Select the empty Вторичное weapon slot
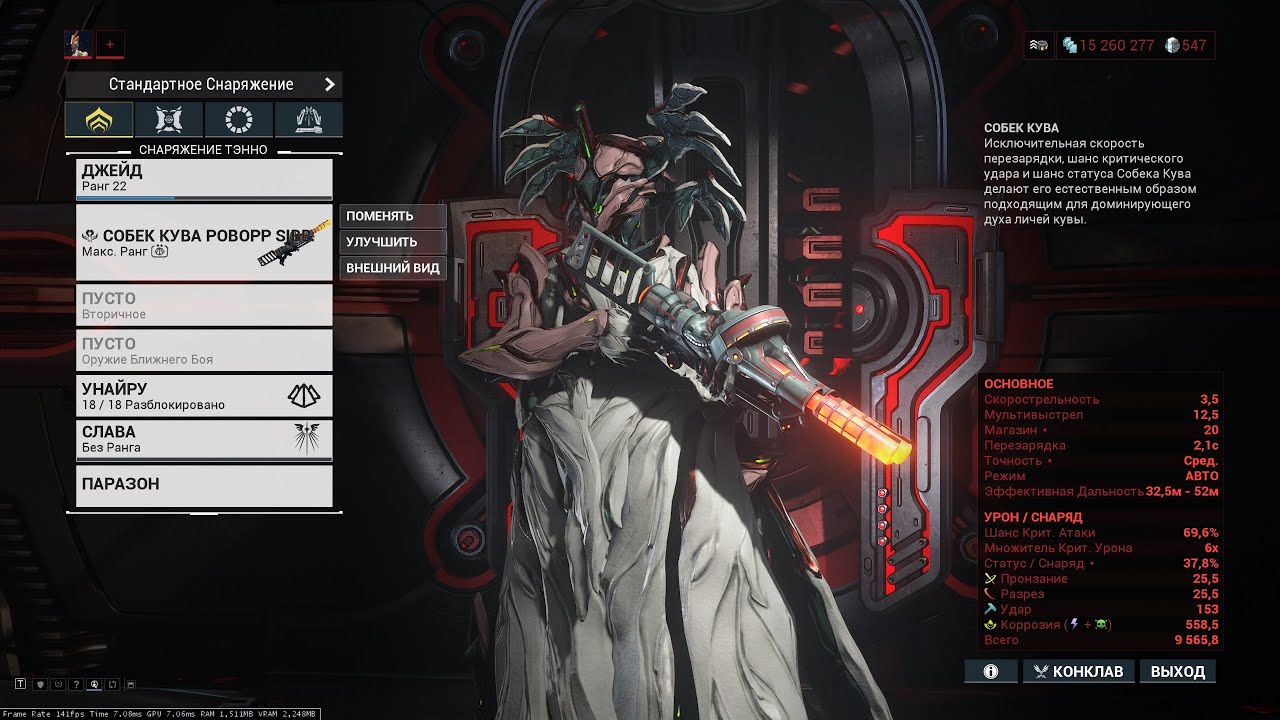 (204, 305)
